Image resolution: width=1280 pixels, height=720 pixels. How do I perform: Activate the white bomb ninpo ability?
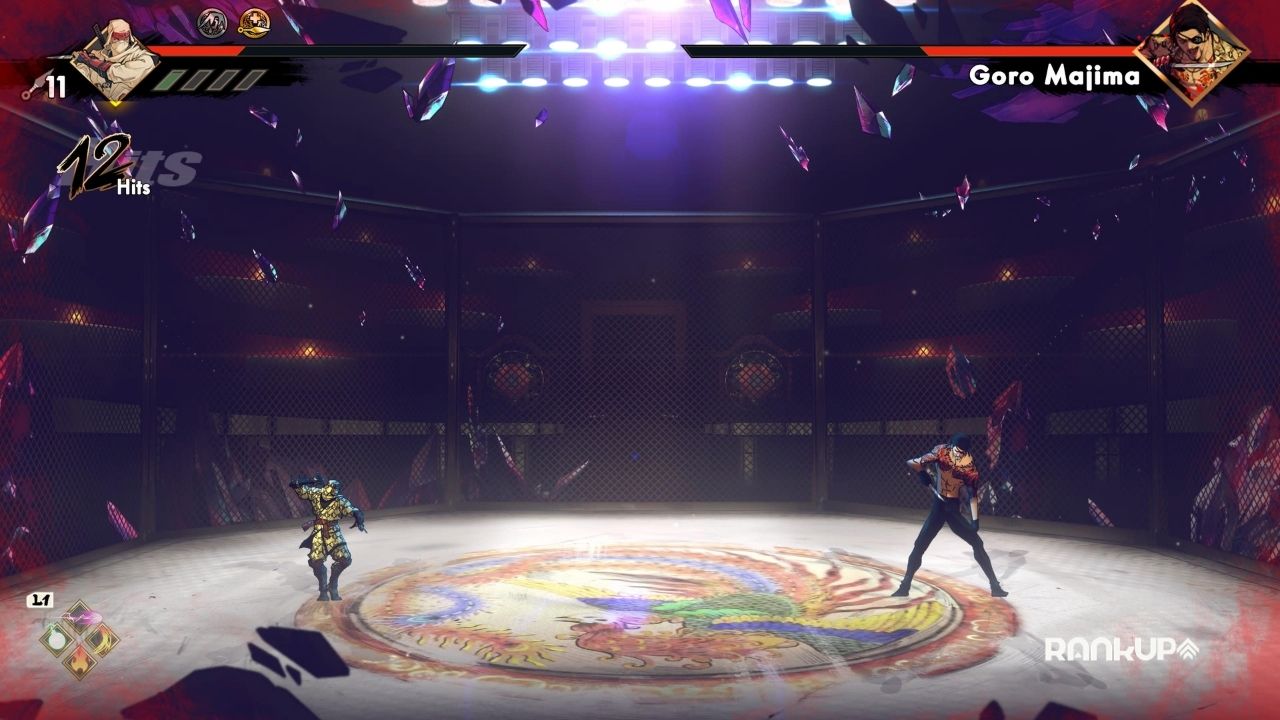[x=57, y=638]
